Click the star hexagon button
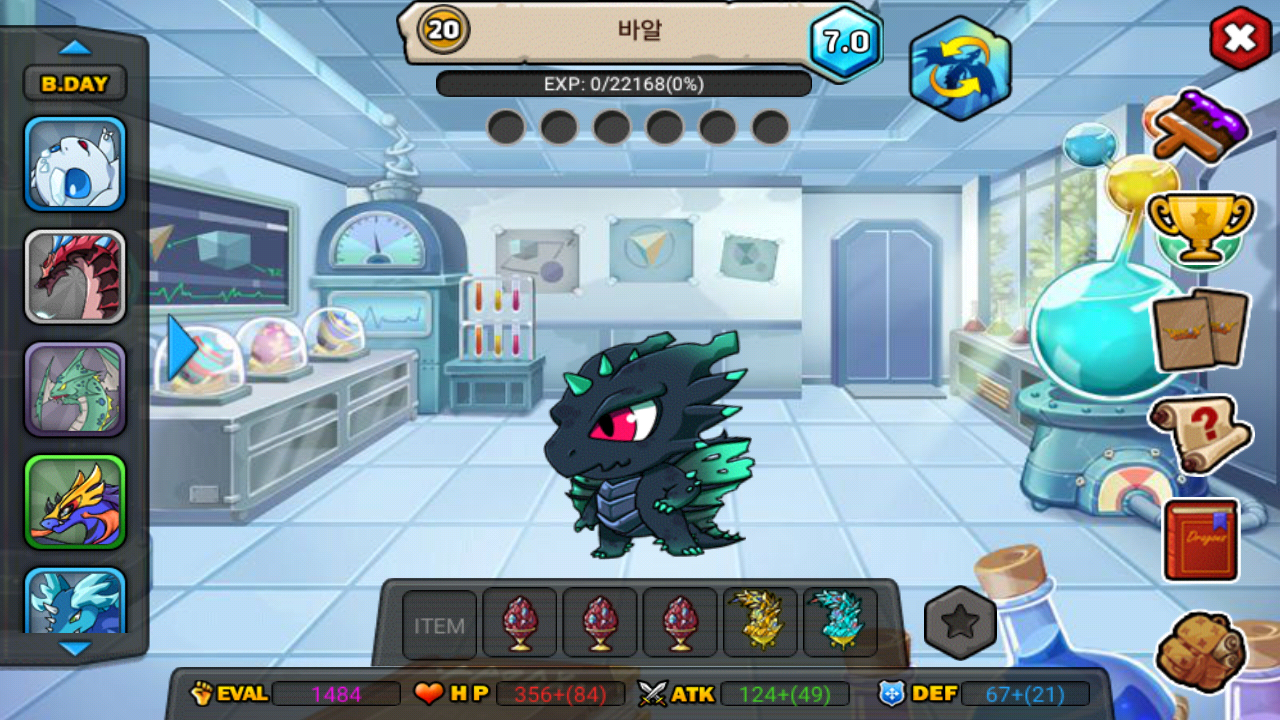Screen dimensions: 1280x720 click(960, 623)
